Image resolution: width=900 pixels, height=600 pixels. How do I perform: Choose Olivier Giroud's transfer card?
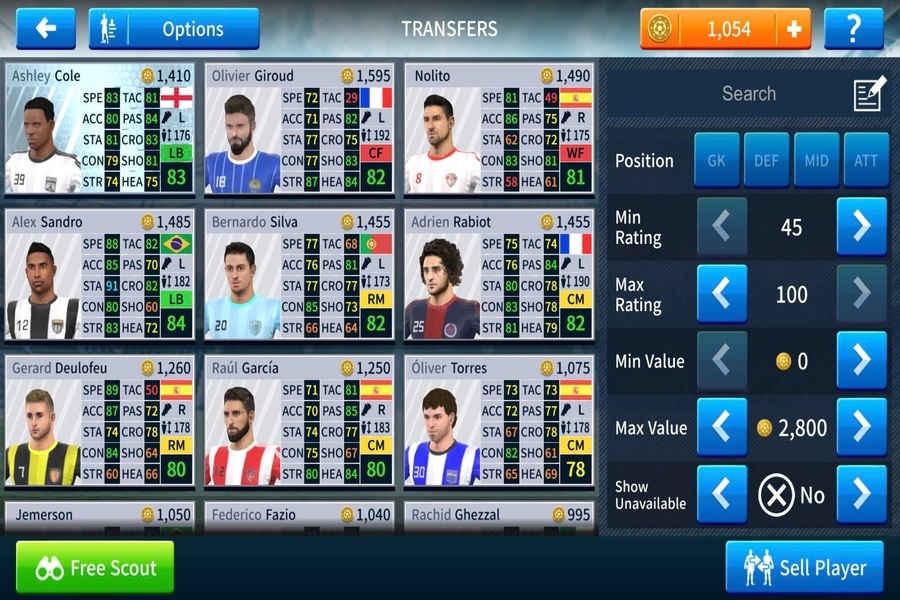[x=299, y=130]
